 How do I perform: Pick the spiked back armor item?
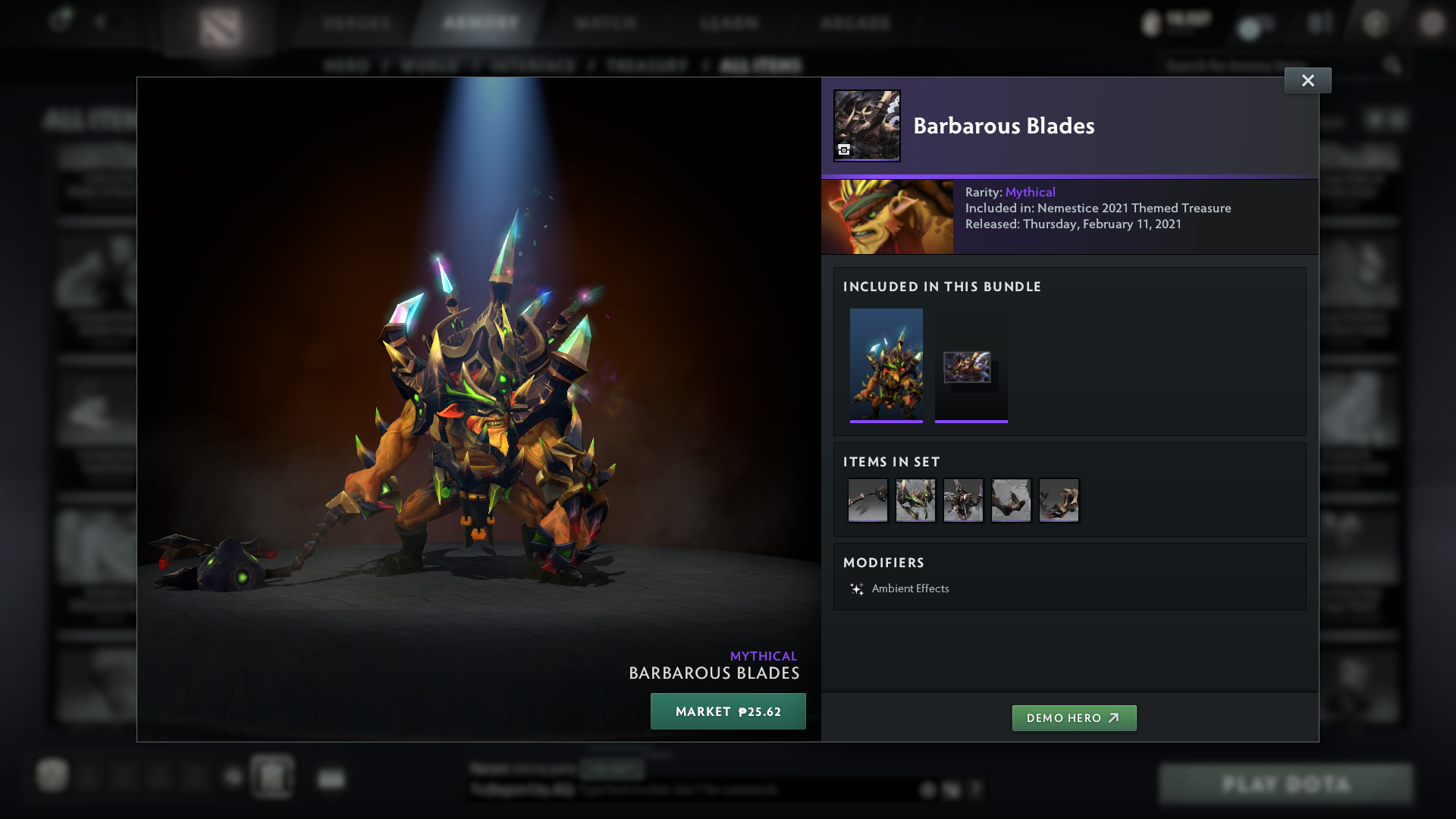click(963, 500)
